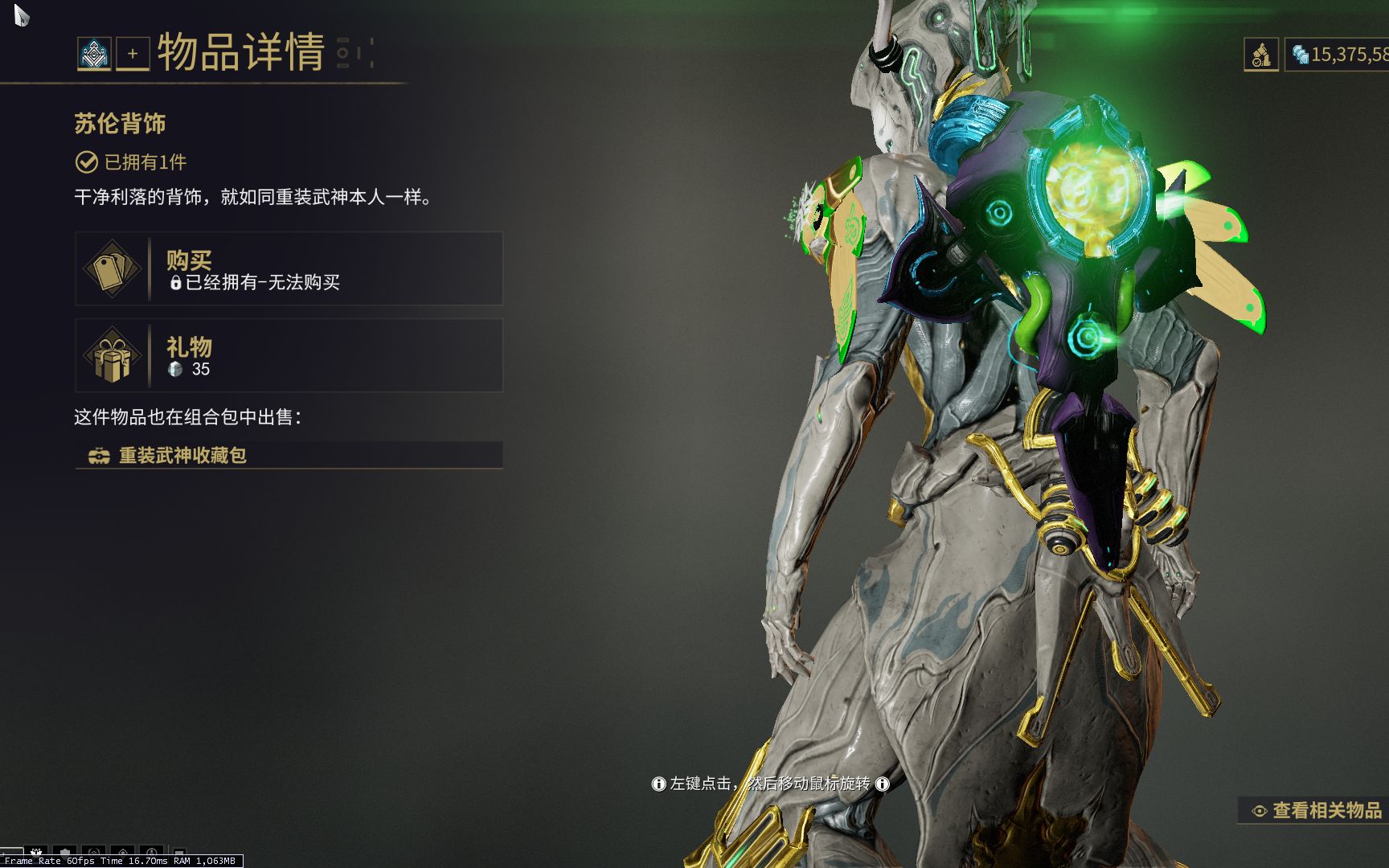Click the gift box icon on the 礼物 panel
This screenshot has width=1389, height=868.
pos(113,356)
